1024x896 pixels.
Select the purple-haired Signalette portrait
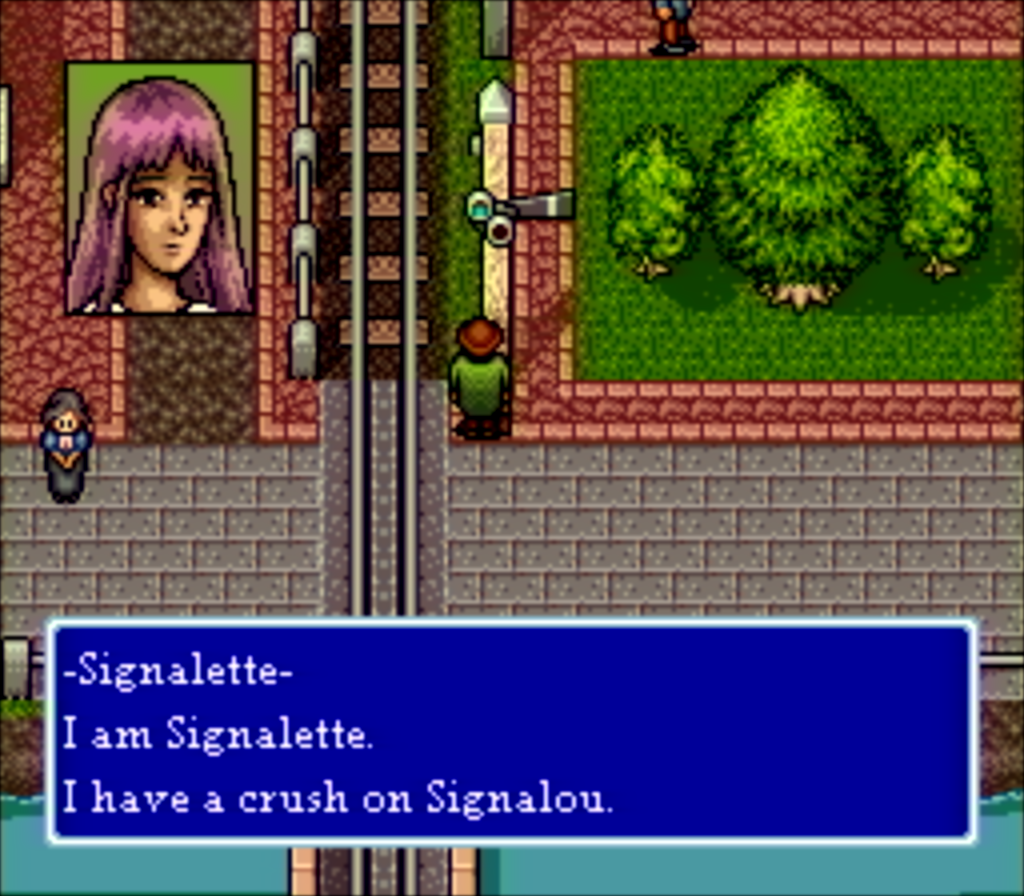[160, 189]
